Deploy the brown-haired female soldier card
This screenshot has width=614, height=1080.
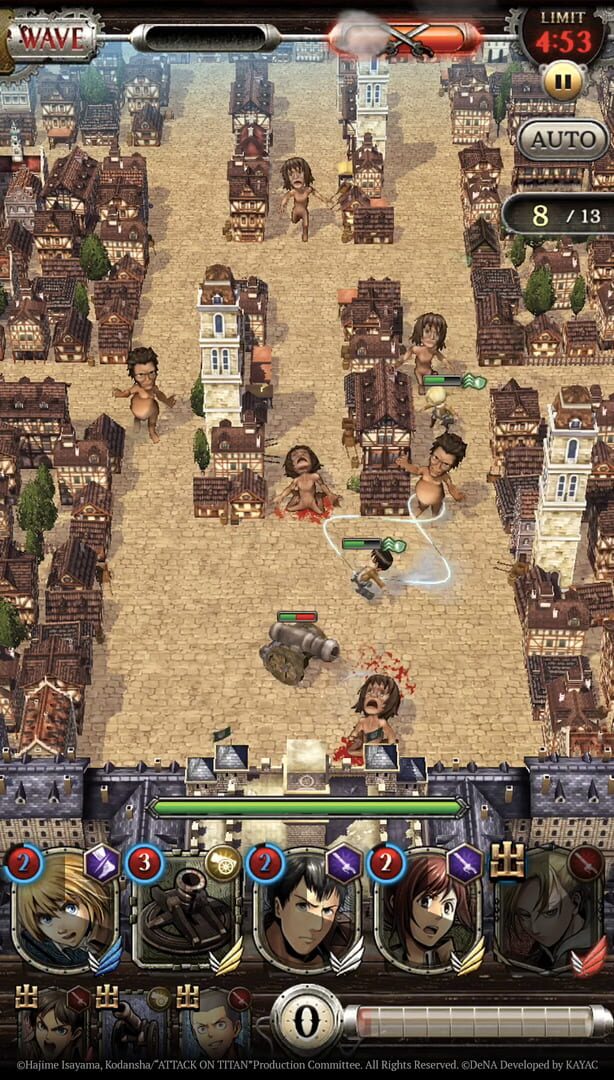point(425,909)
